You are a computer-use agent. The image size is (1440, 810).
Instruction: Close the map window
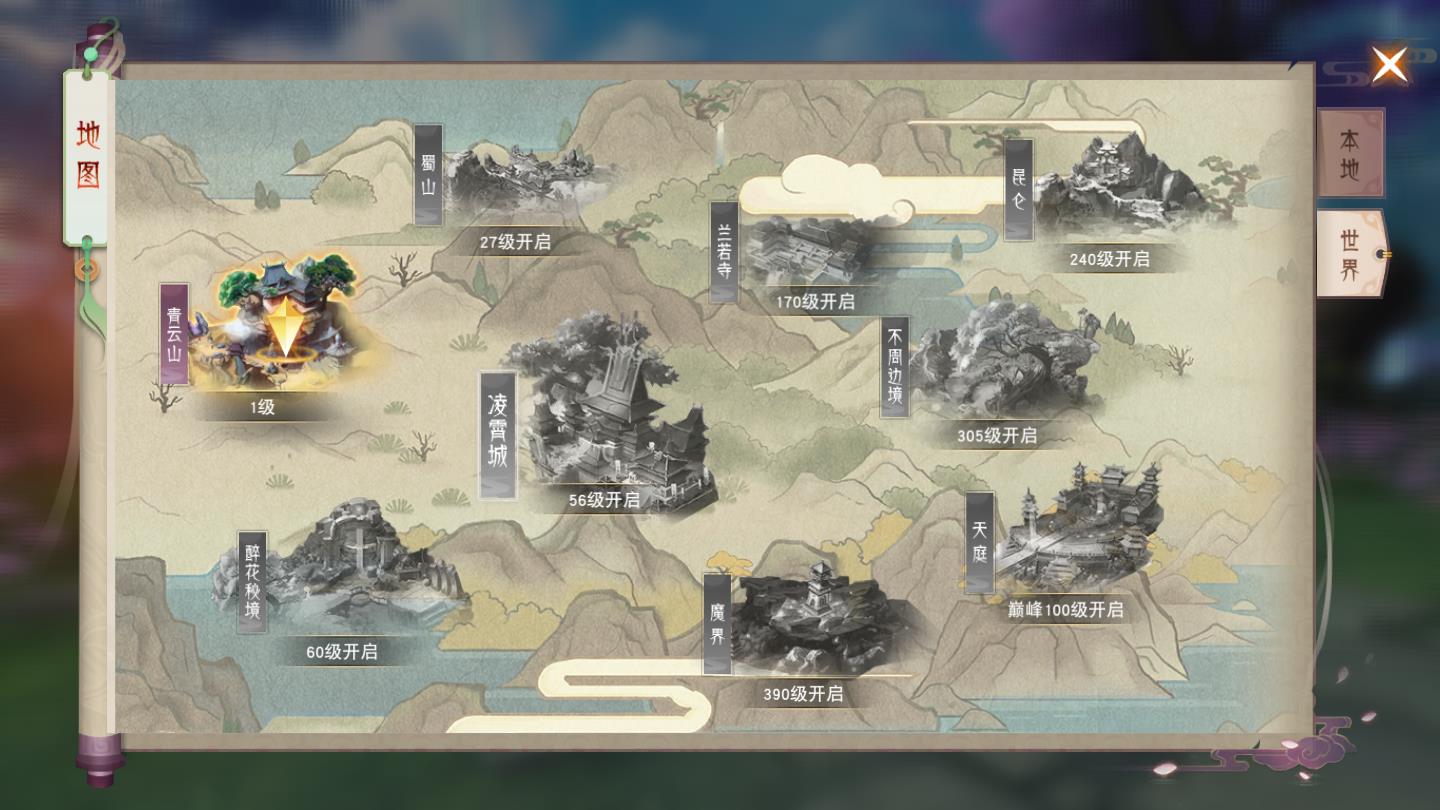coord(1390,65)
